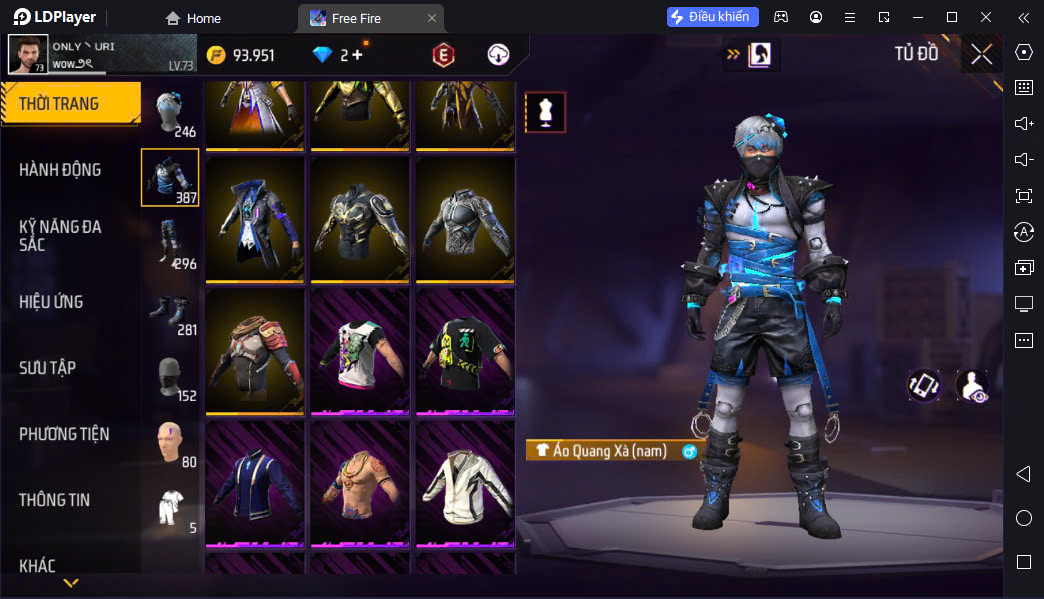Show the THÔNG TIN tab

coord(54,500)
